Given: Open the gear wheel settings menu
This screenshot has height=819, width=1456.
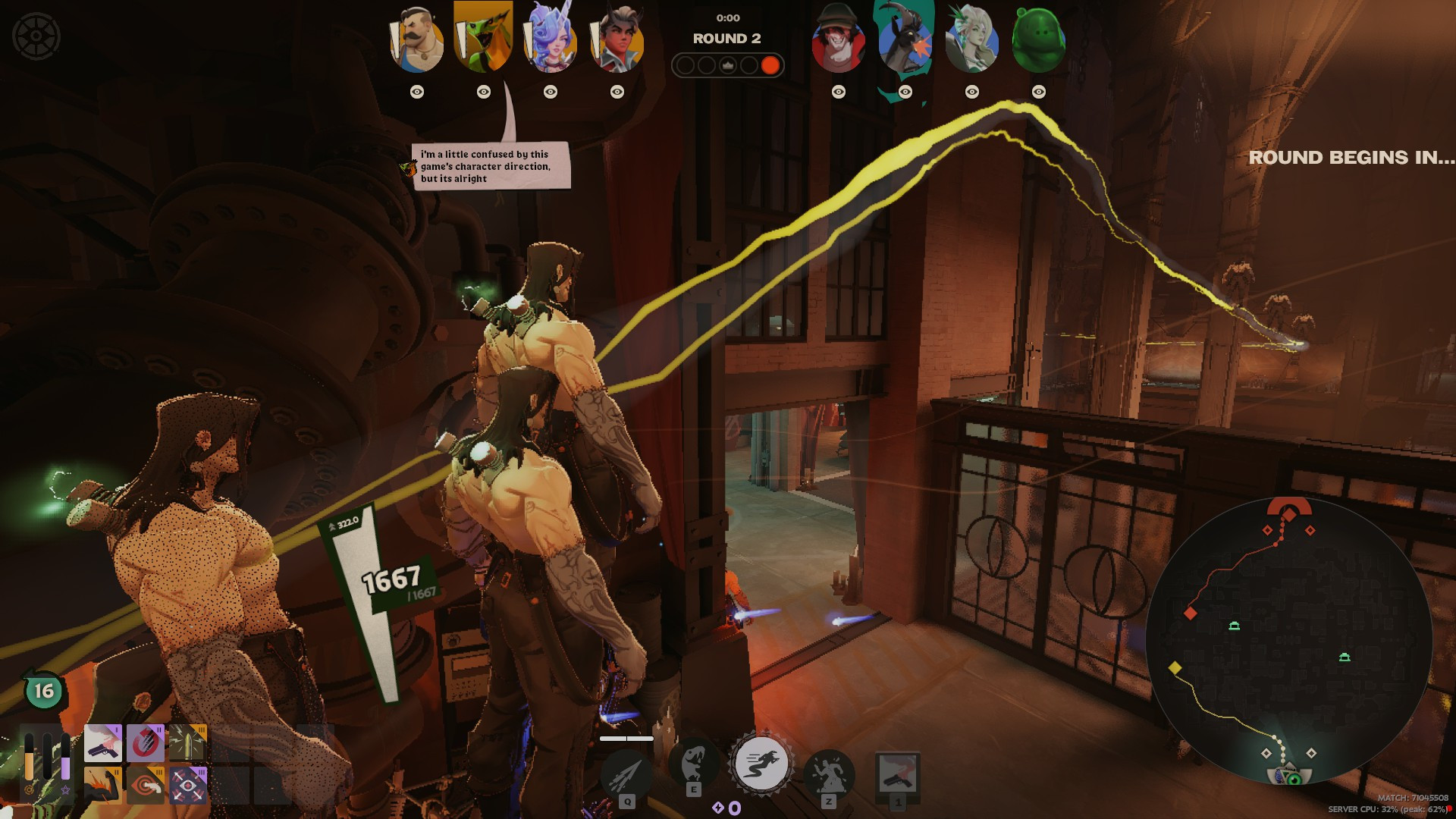Looking at the screenshot, I should pos(36,36).
